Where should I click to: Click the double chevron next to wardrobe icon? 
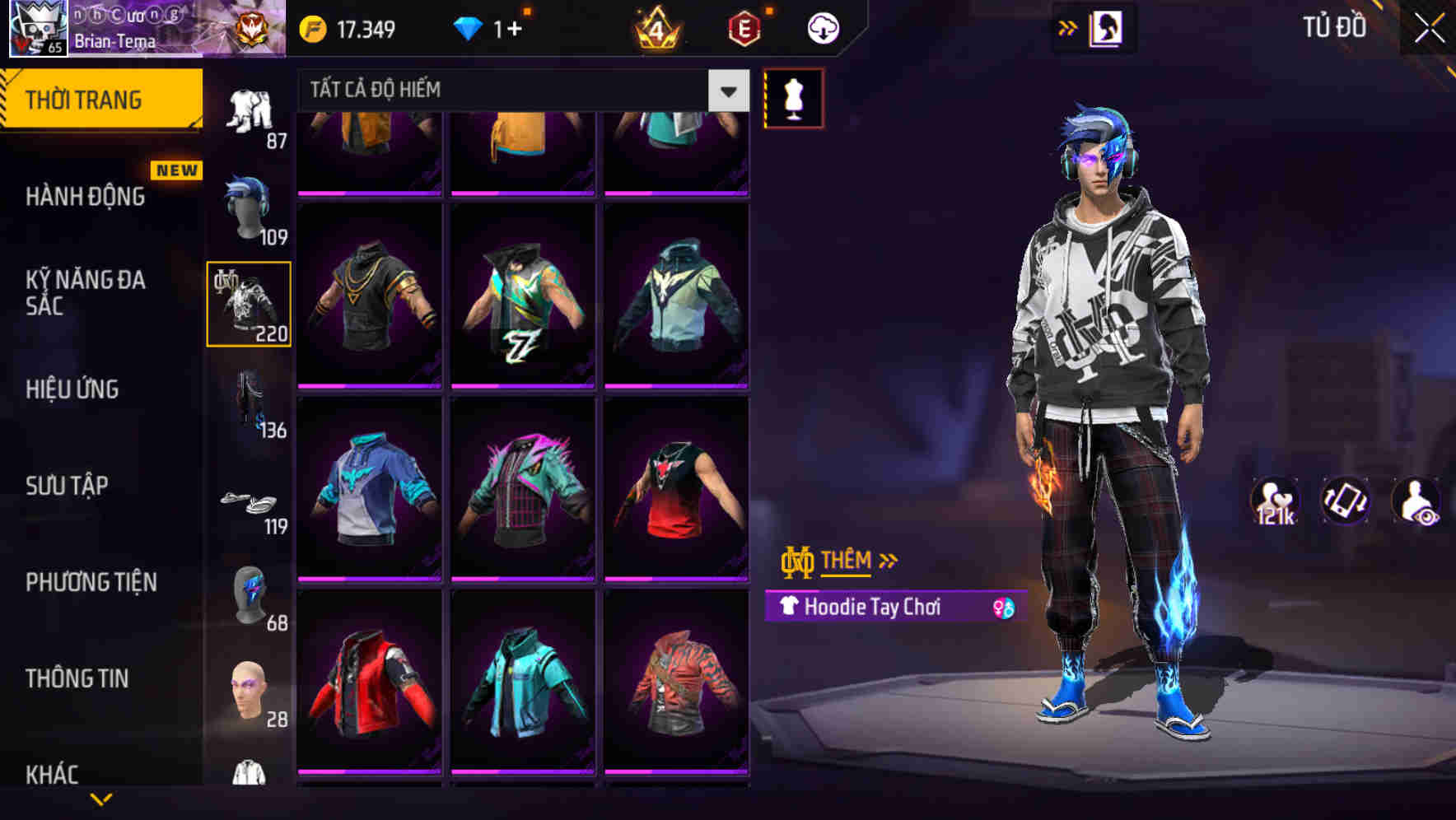tap(1066, 26)
